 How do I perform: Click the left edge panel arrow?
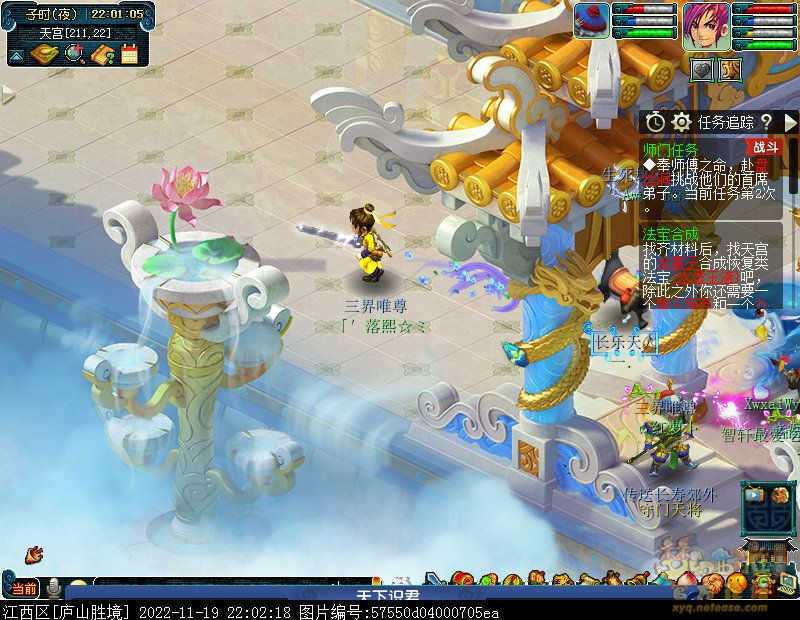[x=7, y=95]
